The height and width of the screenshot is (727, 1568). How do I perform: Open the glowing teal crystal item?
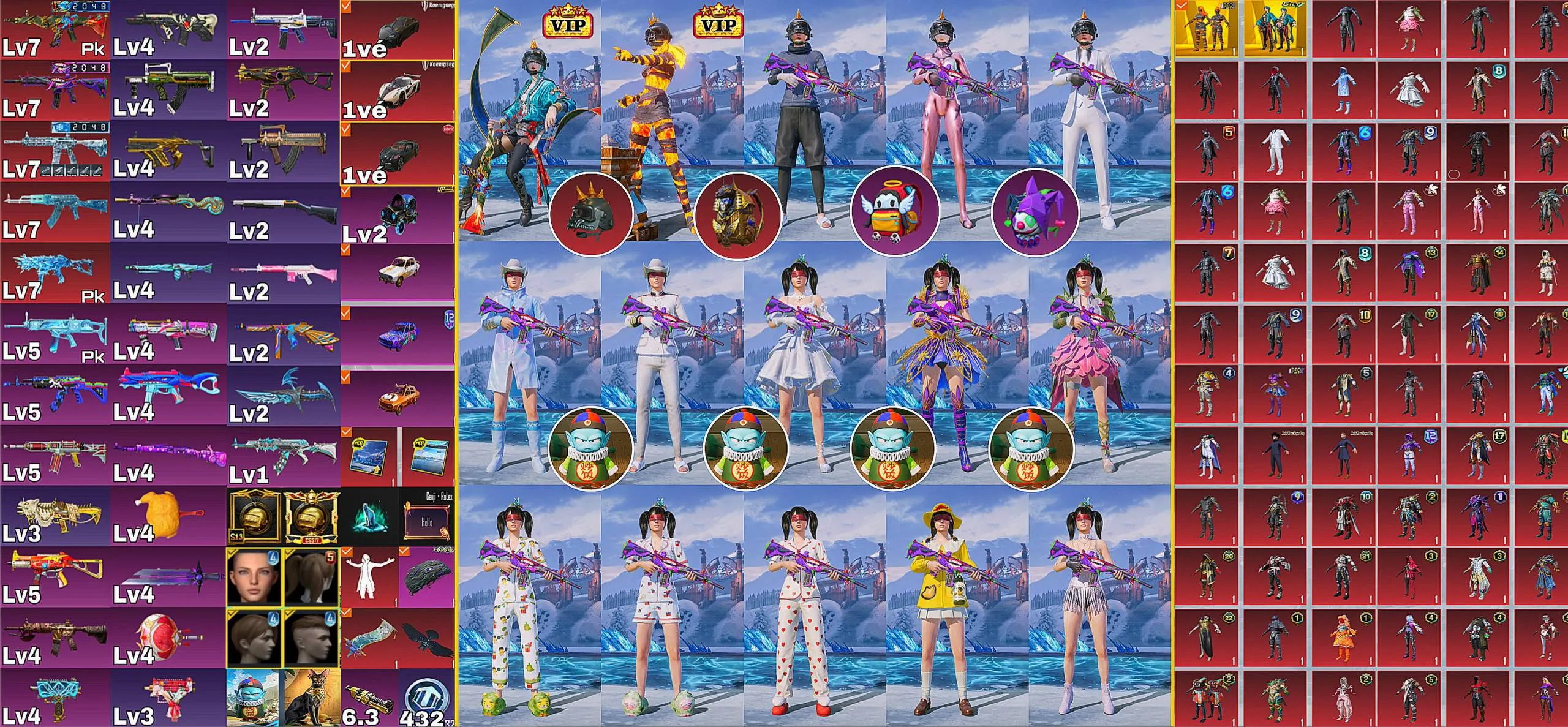(x=370, y=516)
